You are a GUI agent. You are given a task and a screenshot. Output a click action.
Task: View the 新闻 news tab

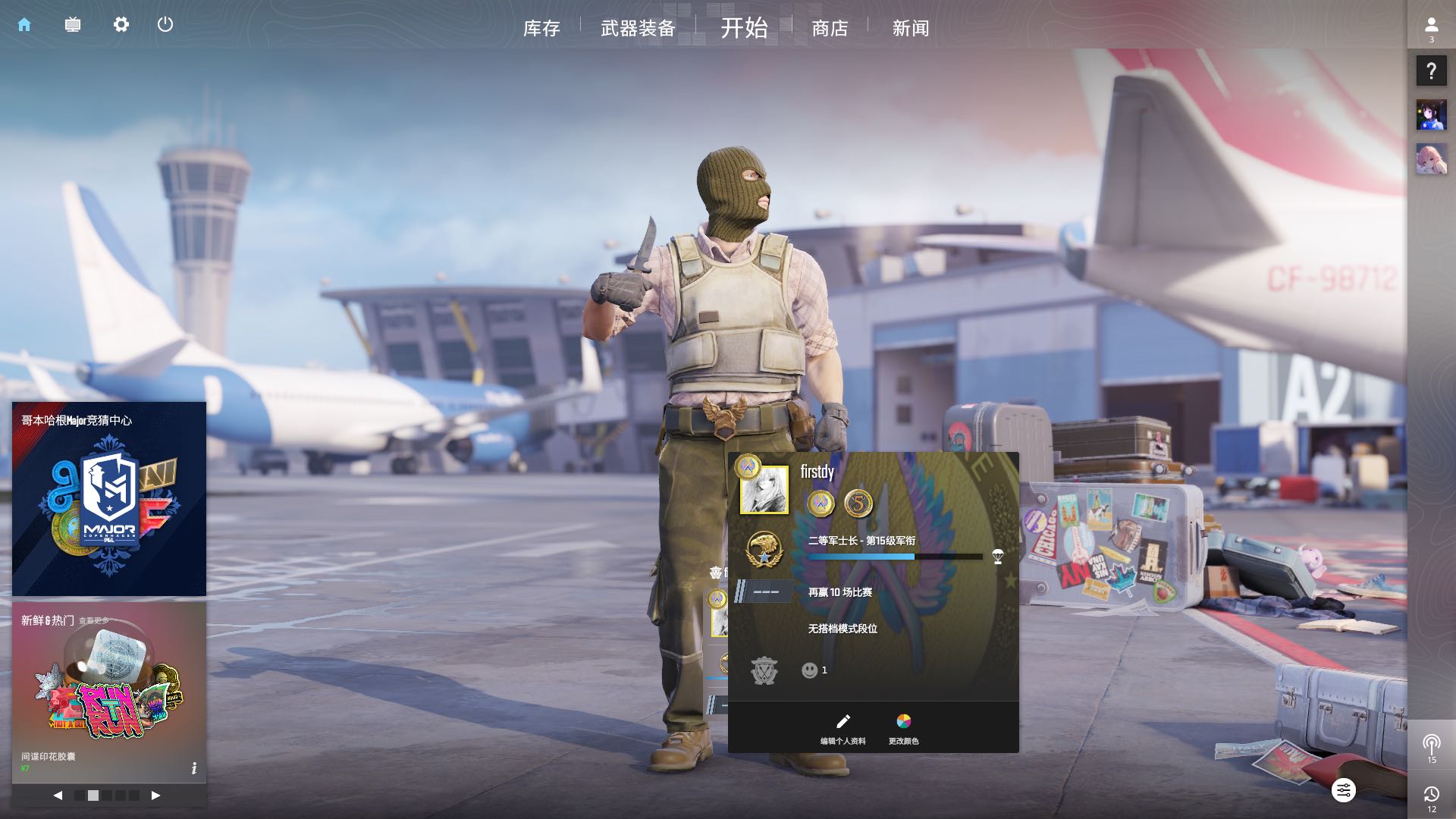coord(910,29)
